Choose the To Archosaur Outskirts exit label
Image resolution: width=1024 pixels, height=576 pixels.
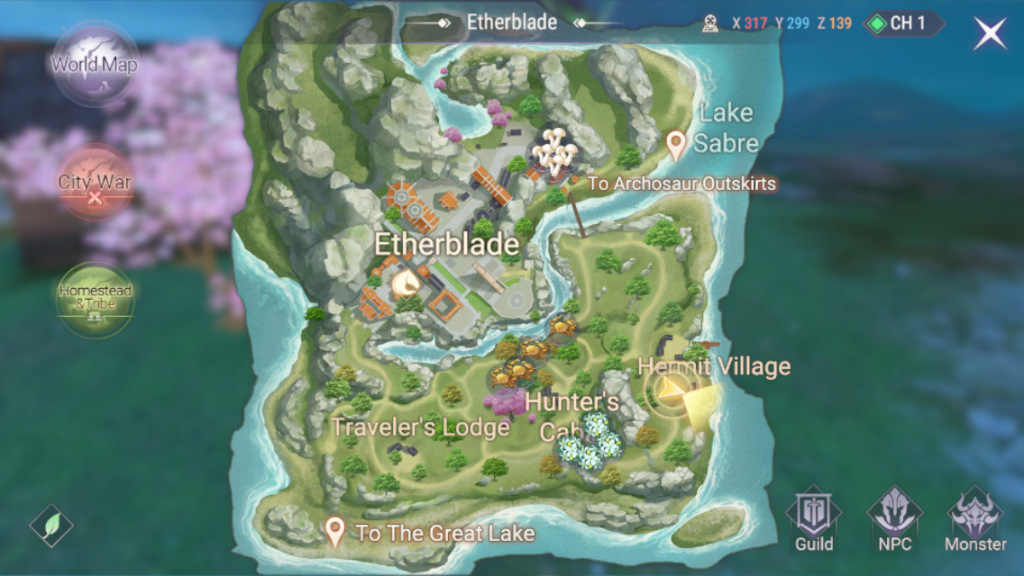point(682,184)
